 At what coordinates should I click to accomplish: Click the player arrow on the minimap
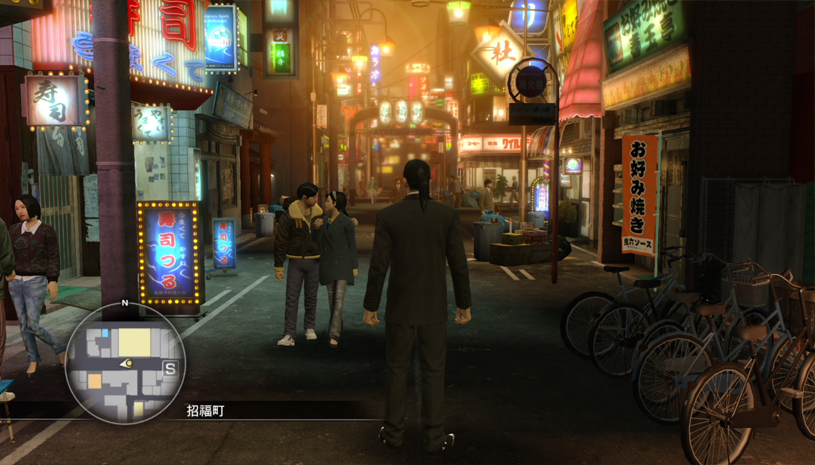coord(127,364)
